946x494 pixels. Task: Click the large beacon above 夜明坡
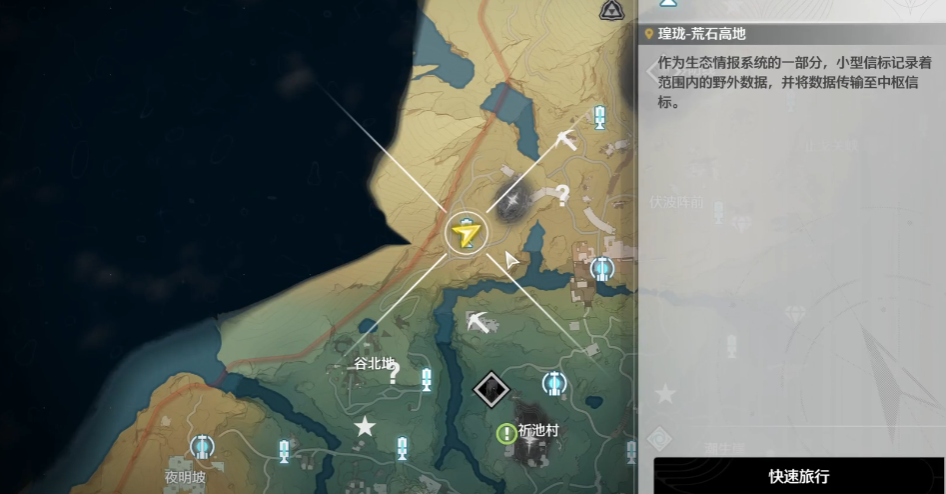pos(202,447)
